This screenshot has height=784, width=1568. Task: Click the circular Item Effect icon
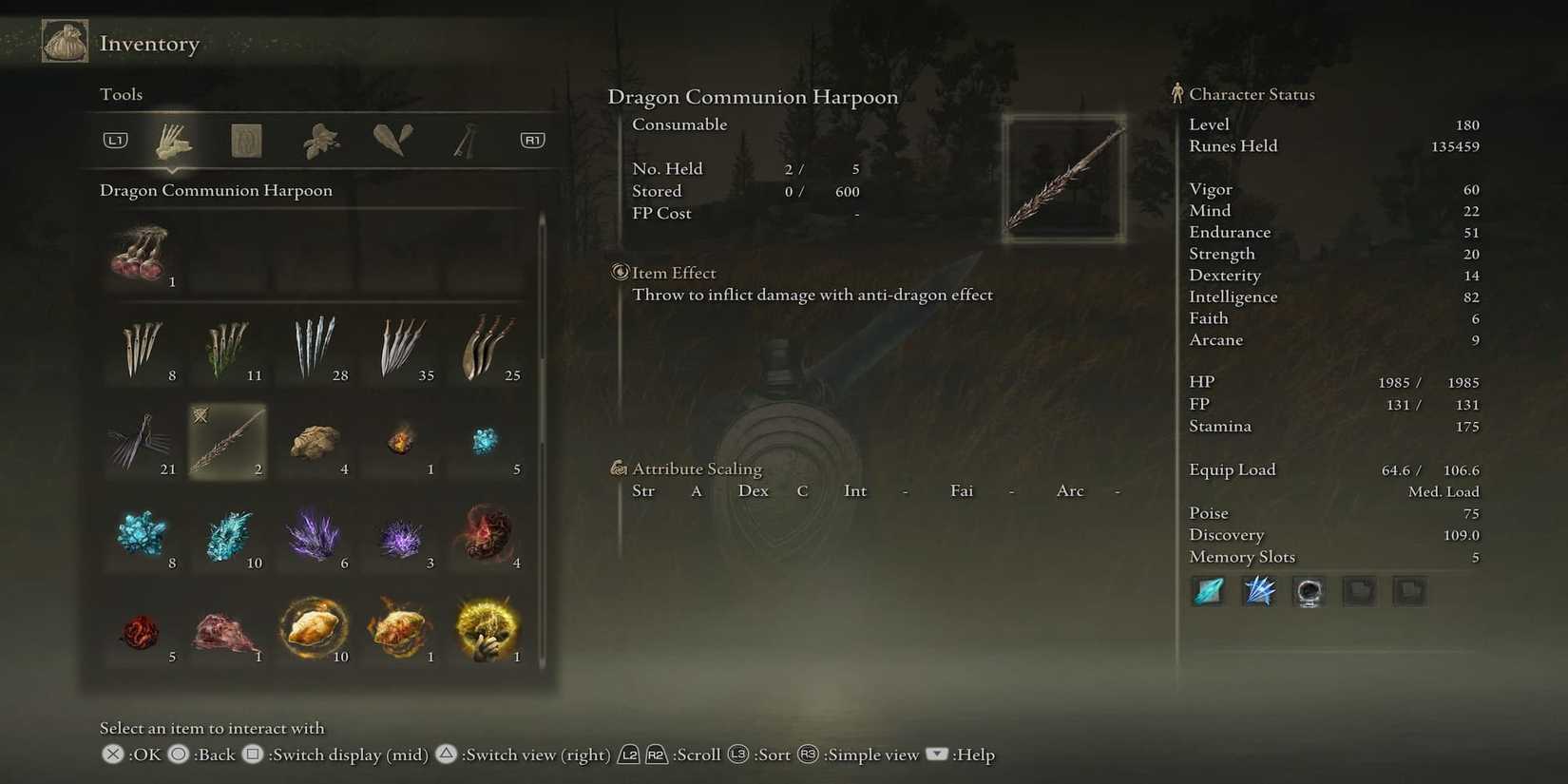(619, 273)
